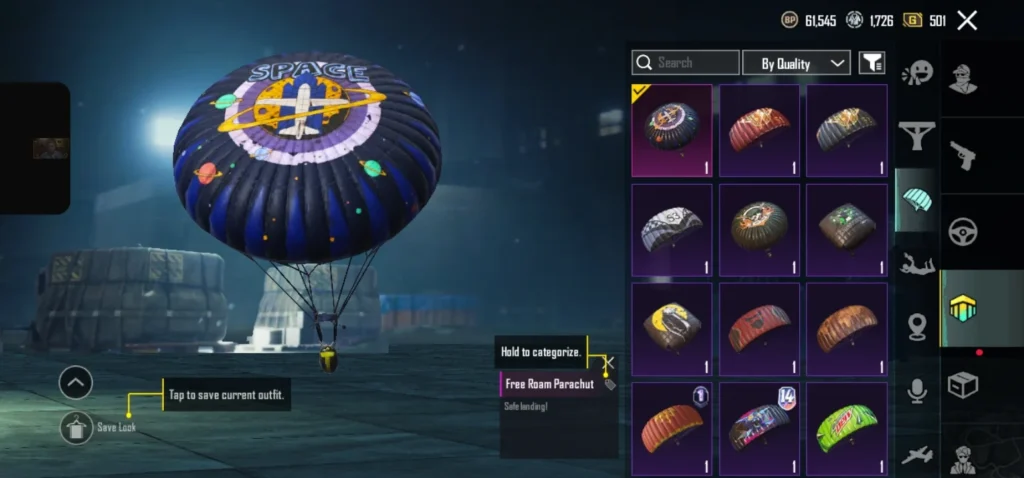Switch to the airplane tab

(x=916, y=455)
